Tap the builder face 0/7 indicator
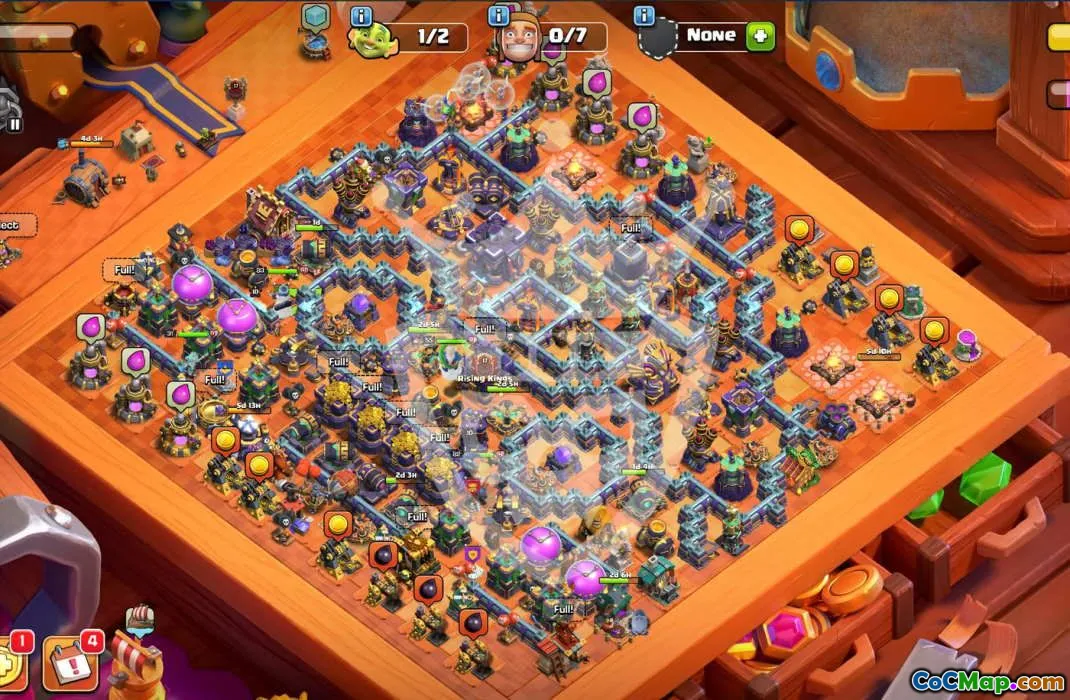The image size is (1070, 700). click(555, 38)
